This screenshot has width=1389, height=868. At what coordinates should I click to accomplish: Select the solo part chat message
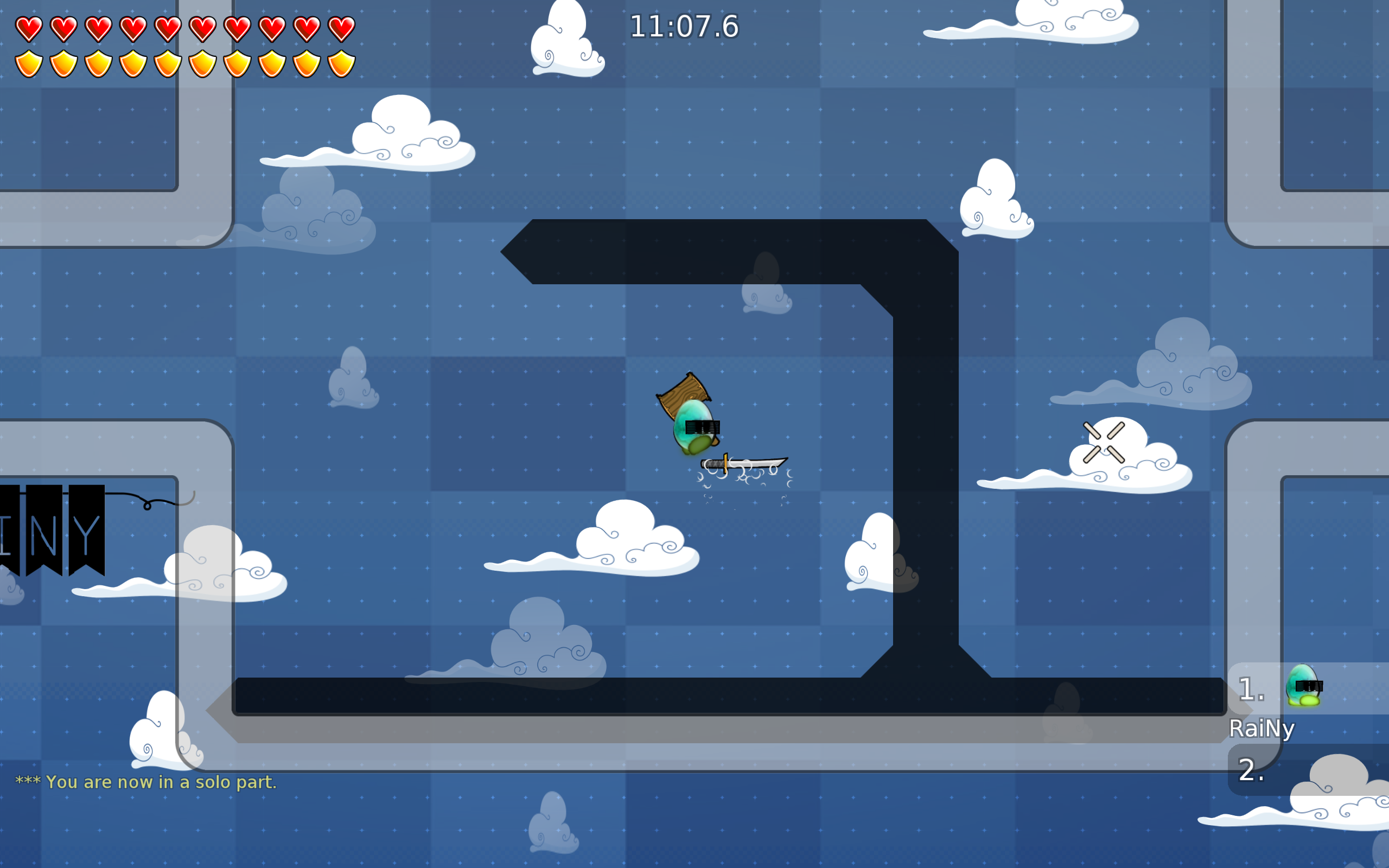(146, 782)
